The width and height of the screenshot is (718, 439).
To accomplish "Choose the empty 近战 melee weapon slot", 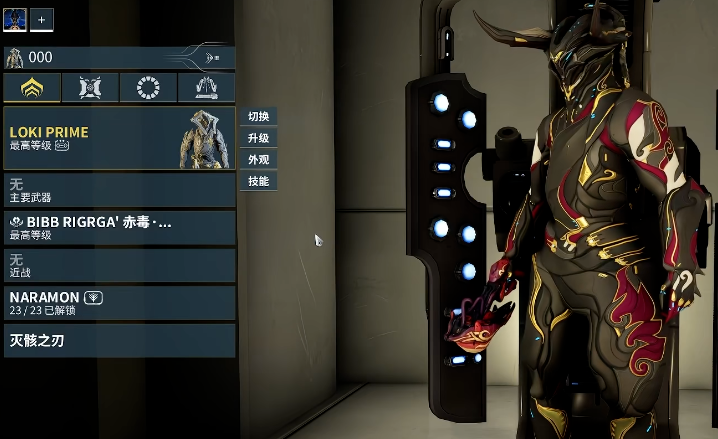I will (119, 265).
